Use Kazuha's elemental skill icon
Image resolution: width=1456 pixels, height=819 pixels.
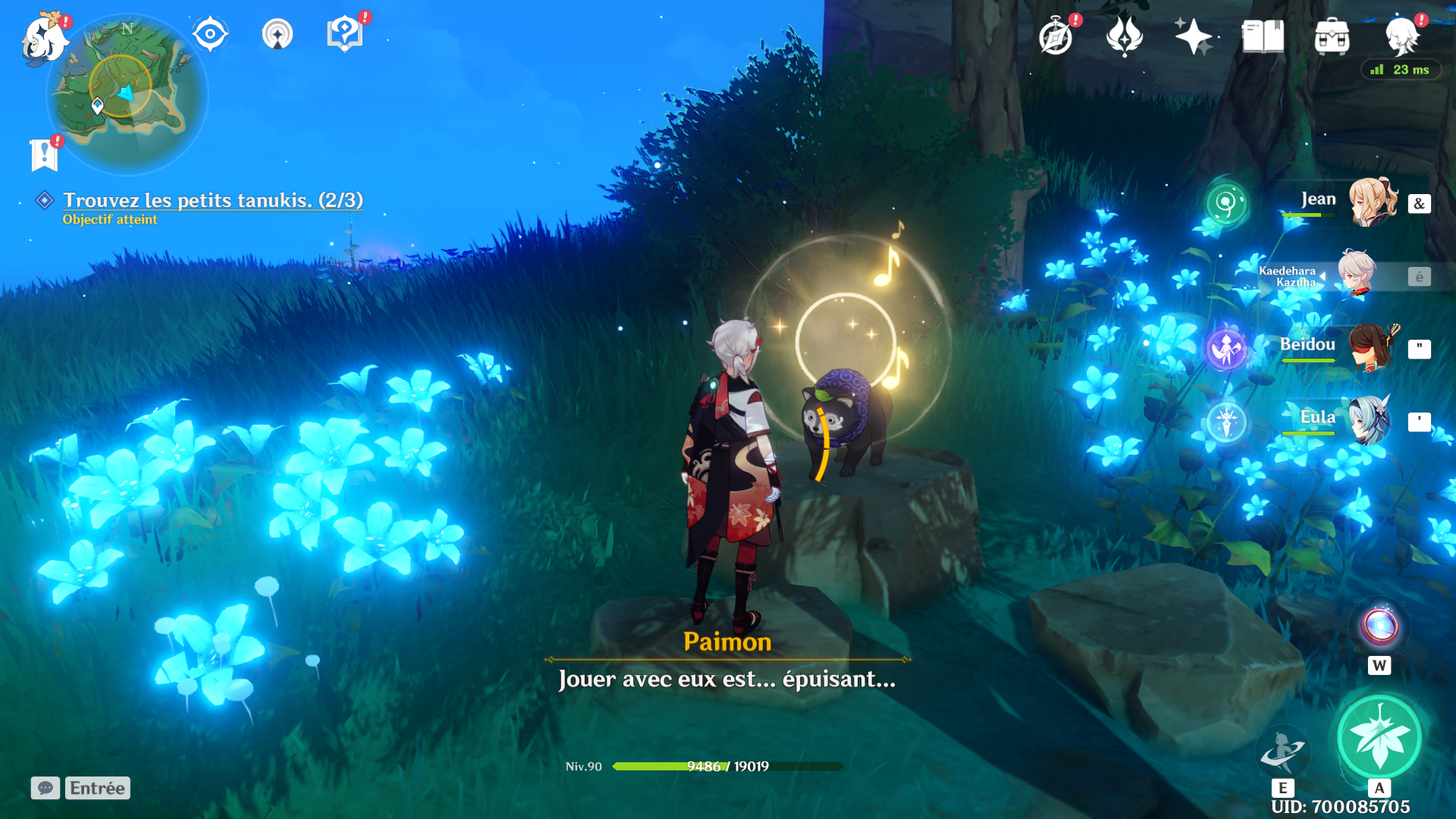click(x=1282, y=751)
